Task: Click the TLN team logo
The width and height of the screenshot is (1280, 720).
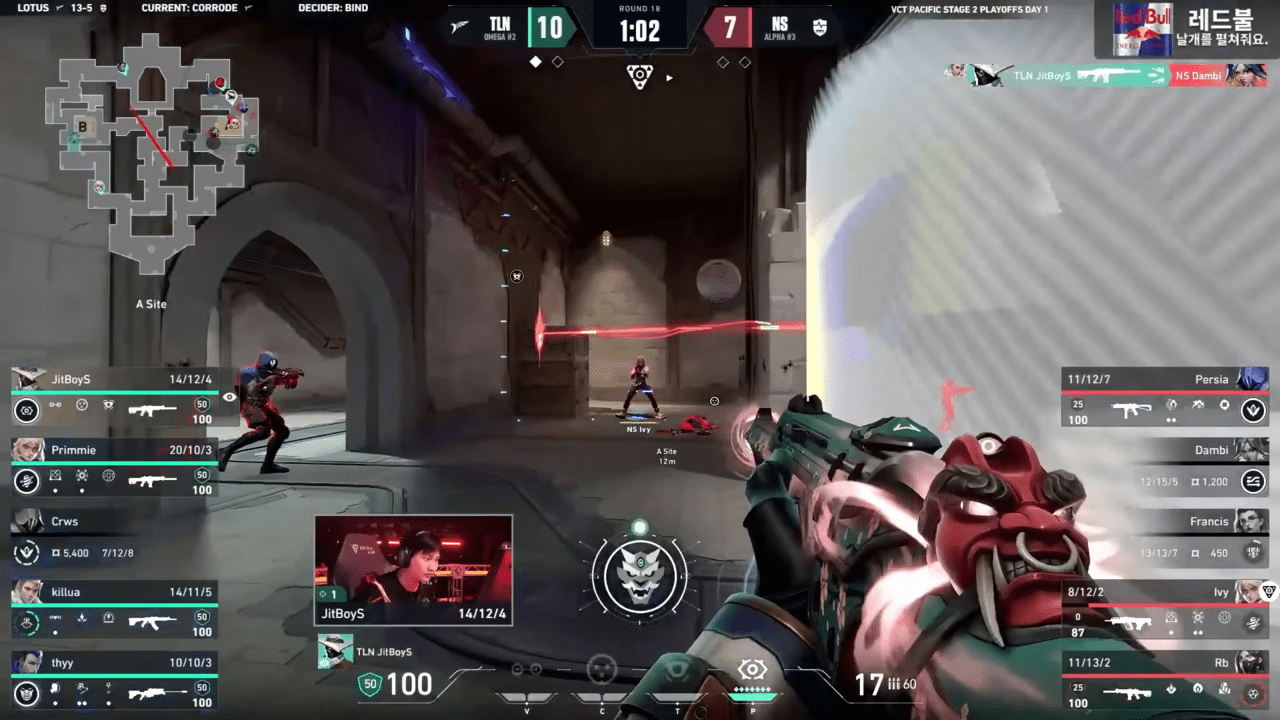Action: tap(461, 27)
